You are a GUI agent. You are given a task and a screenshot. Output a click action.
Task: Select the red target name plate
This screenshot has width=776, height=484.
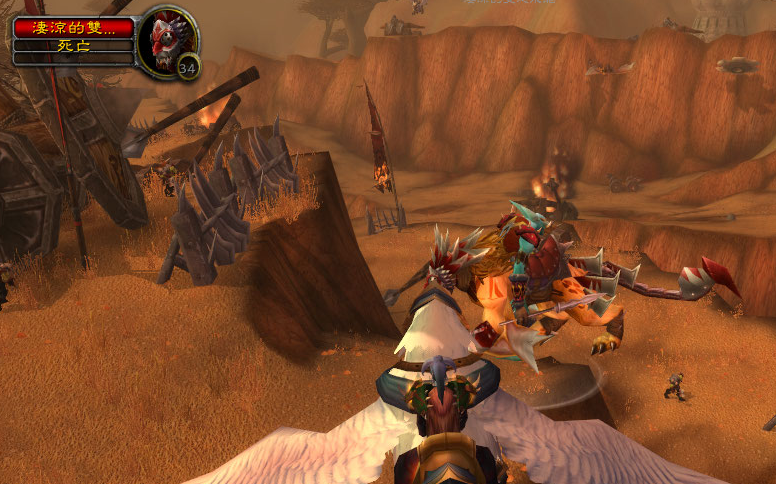(x=73, y=28)
